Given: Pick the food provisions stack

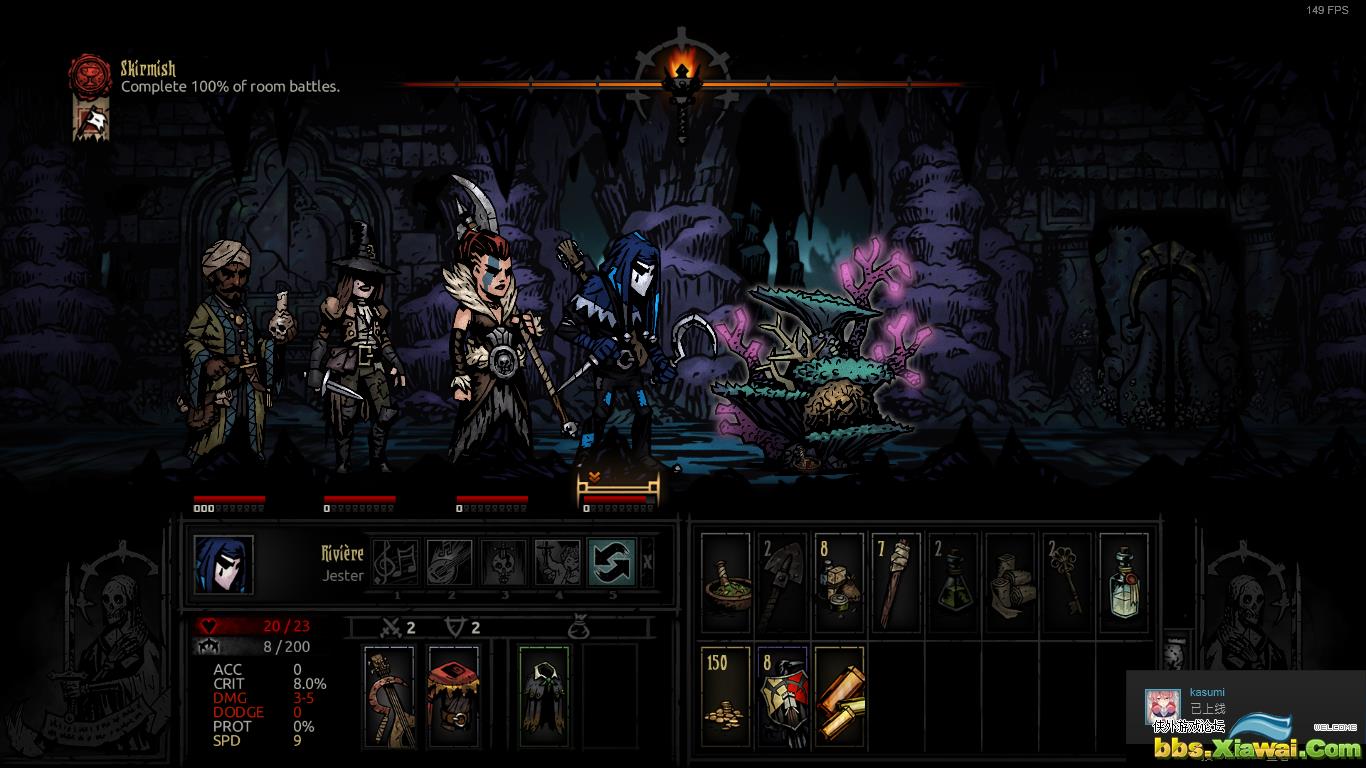Looking at the screenshot, I should click(838, 582).
